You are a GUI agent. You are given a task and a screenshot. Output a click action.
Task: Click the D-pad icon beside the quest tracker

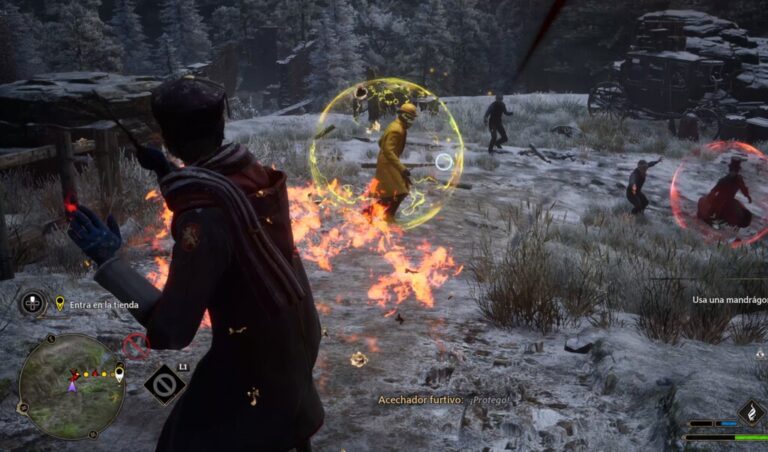pyautogui.click(x=33, y=302)
